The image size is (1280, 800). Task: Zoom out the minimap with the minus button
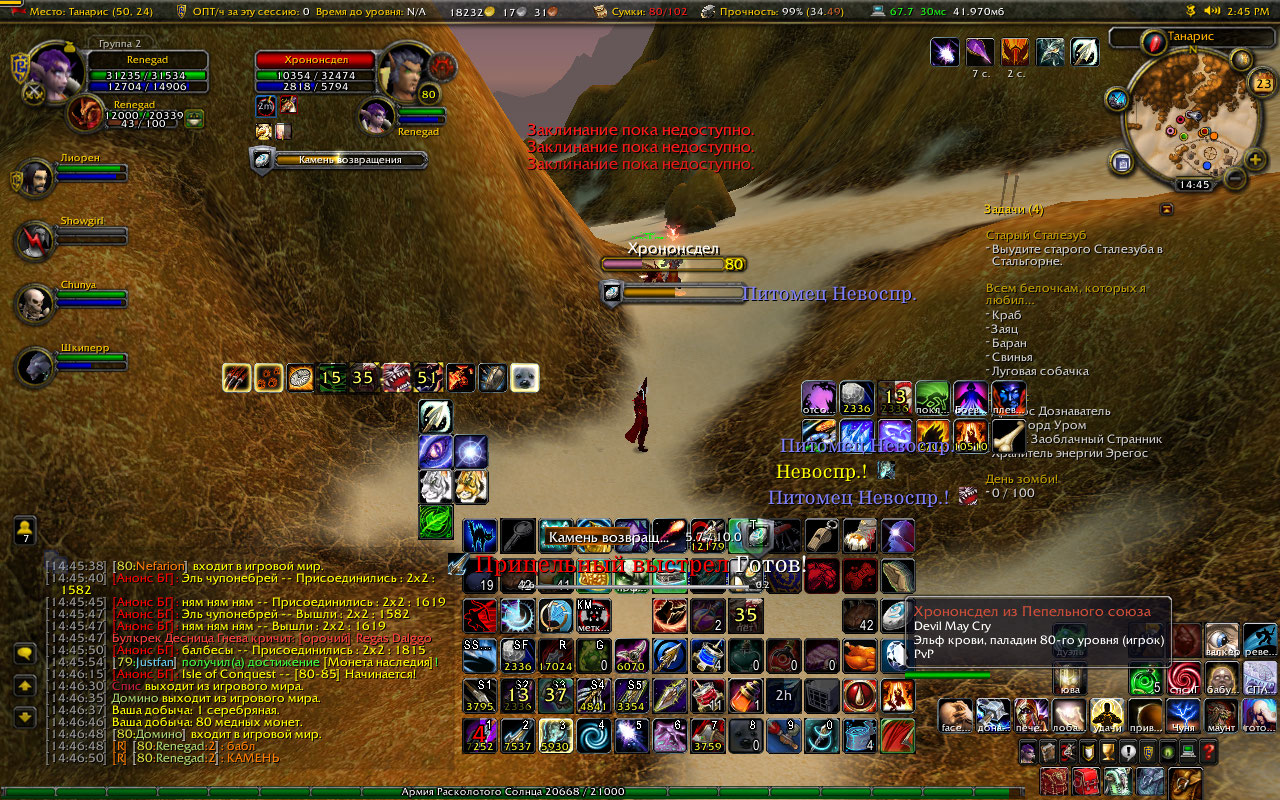[x=1235, y=179]
